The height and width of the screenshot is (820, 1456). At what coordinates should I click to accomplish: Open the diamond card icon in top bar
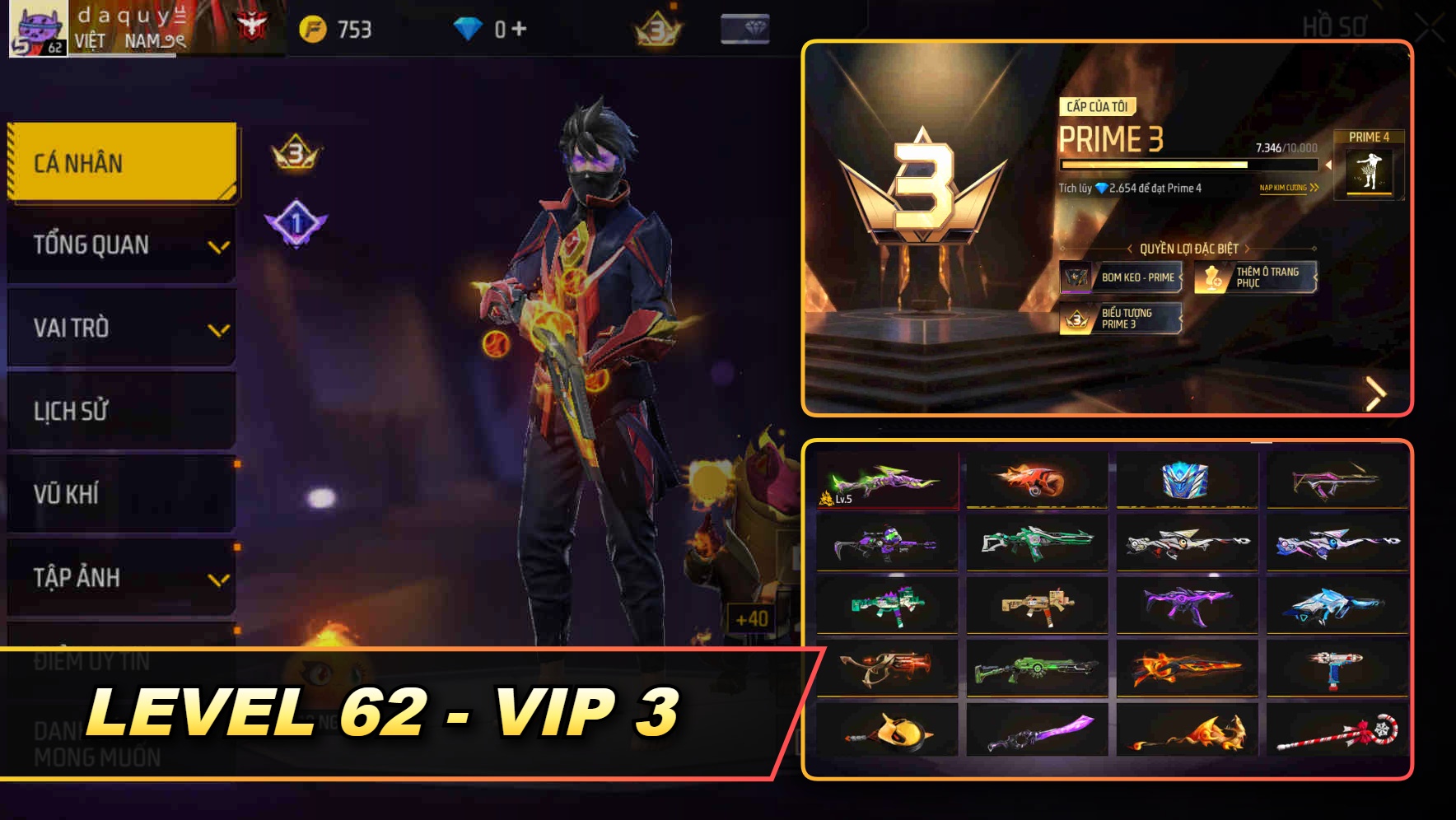tap(744, 27)
